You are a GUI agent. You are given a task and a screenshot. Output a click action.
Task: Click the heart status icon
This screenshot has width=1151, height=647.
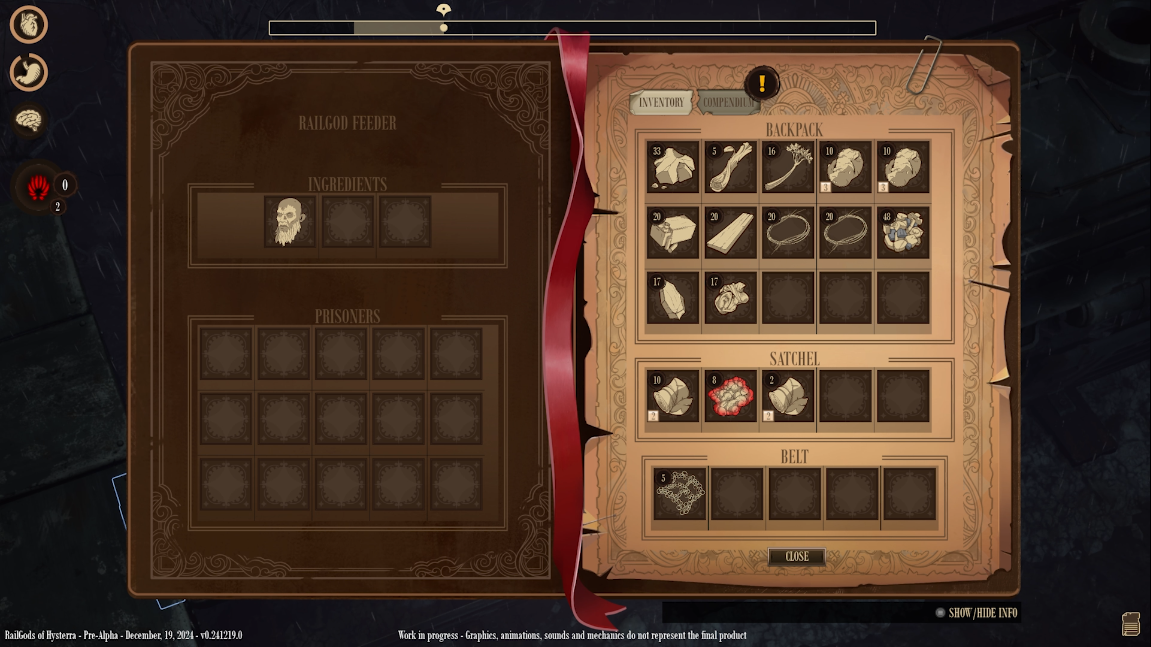coord(29,24)
